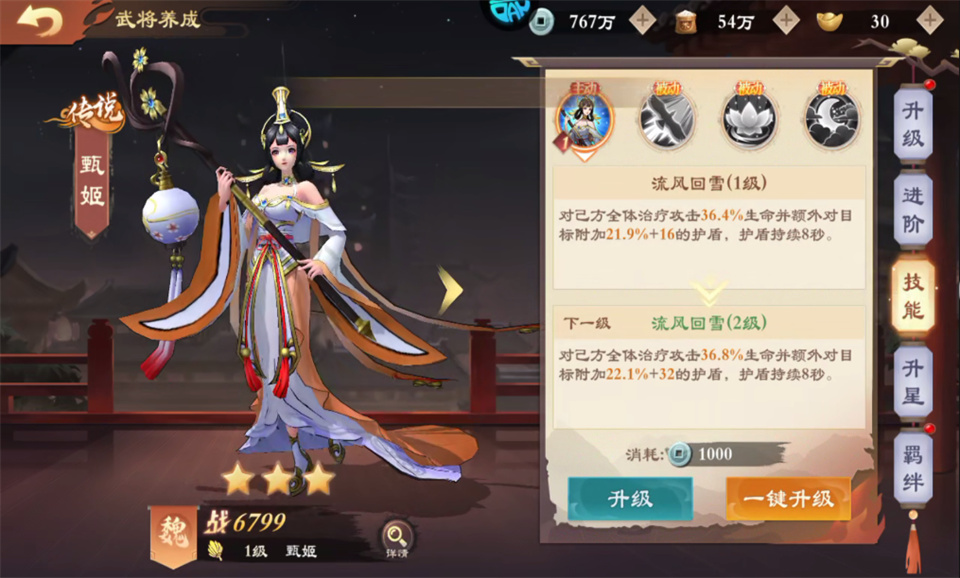Screen dimensions: 960x578
Task: Add more gold ingots with plus button
Action: (x=930, y=20)
